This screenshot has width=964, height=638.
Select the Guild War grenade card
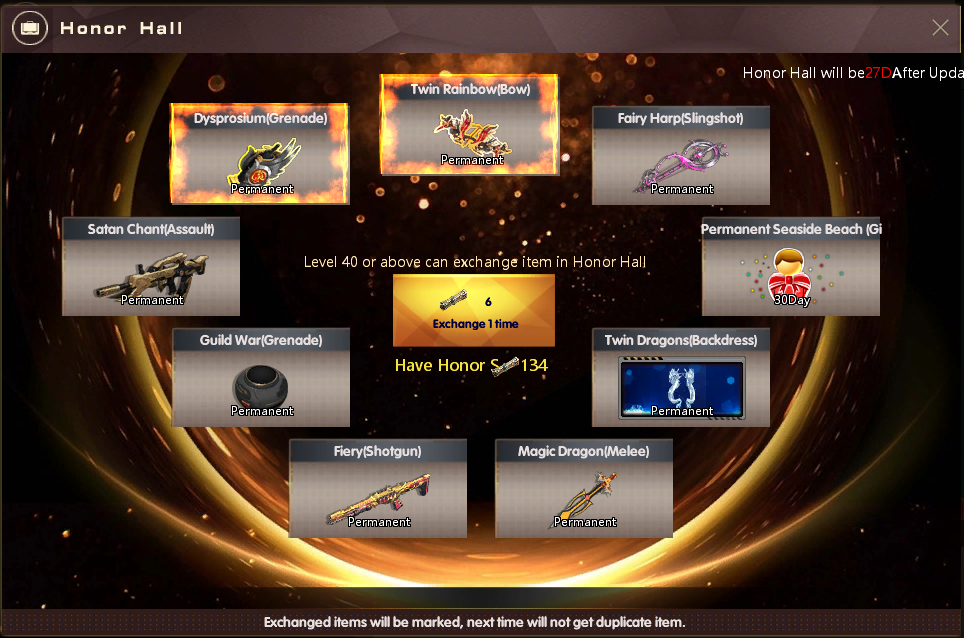(261, 377)
